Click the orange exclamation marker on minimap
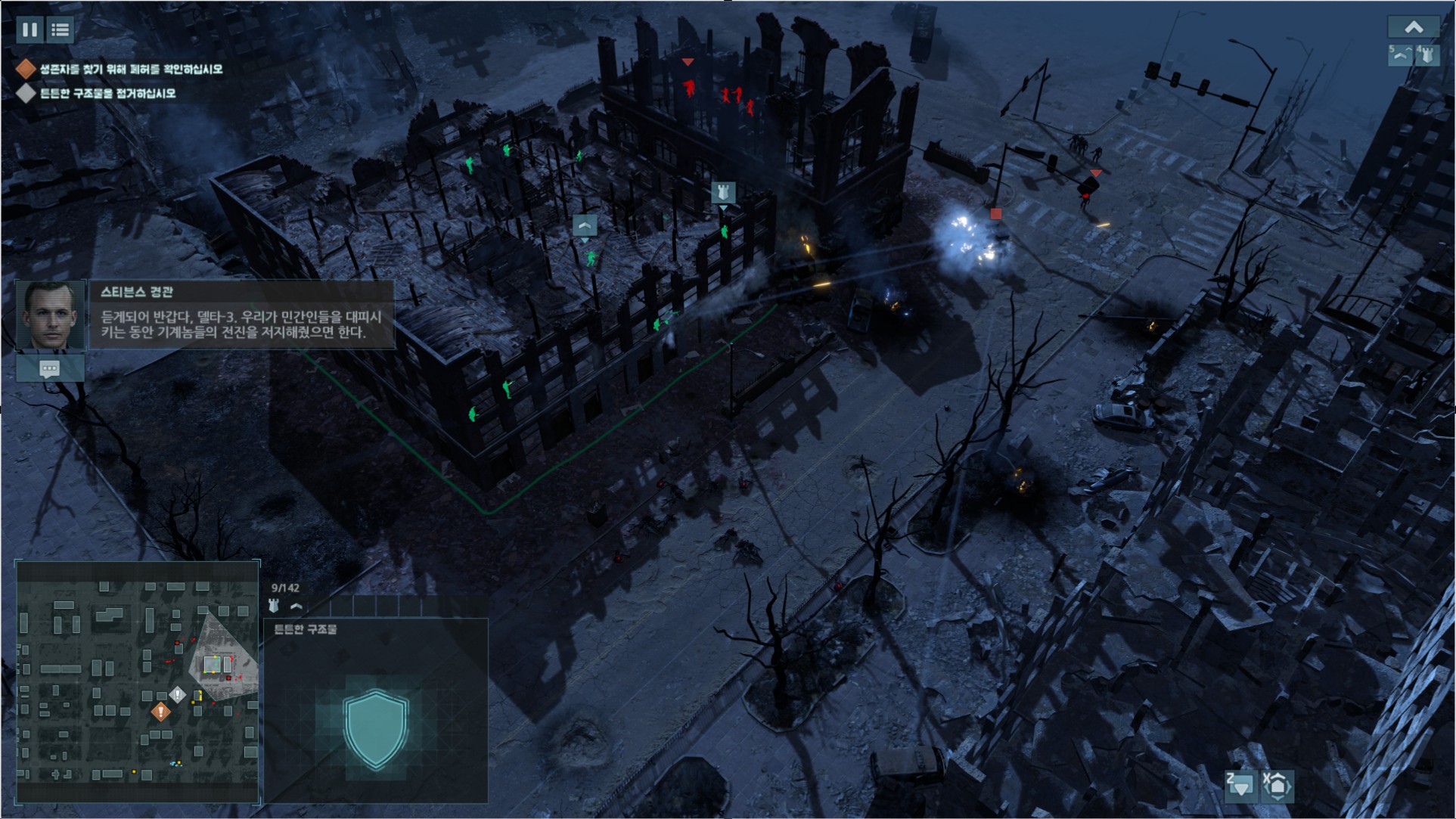The height and width of the screenshot is (819, 1456). pos(160,712)
